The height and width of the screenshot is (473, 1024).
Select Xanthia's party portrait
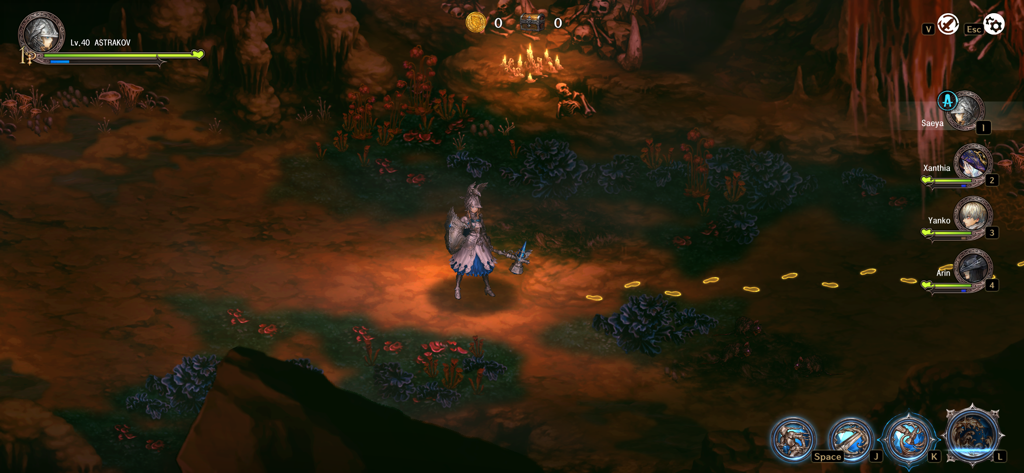(x=971, y=162)
